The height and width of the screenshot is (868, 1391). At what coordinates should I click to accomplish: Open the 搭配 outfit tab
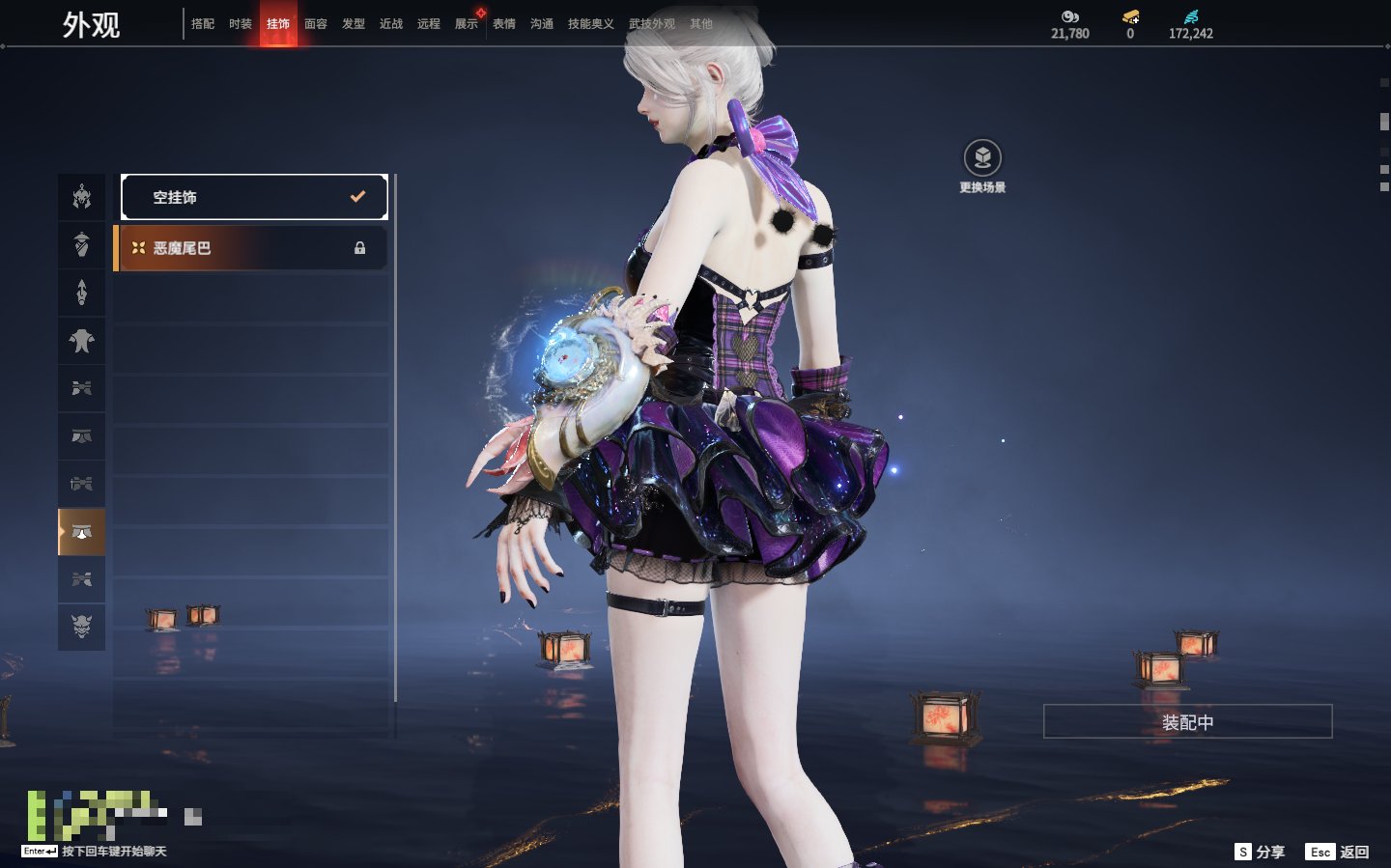203,24
